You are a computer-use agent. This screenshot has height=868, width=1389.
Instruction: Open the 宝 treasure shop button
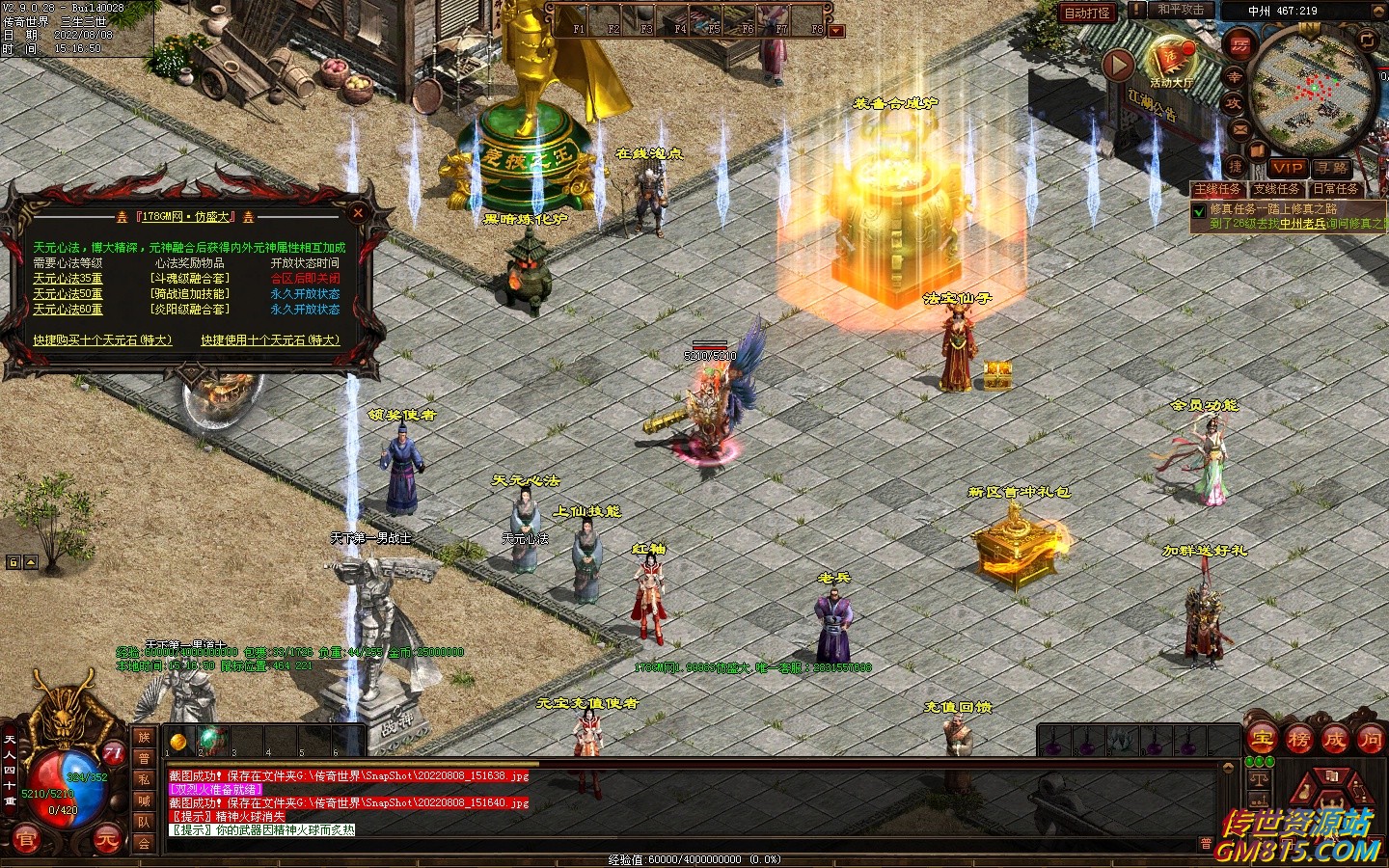[x=1263, y=739]
